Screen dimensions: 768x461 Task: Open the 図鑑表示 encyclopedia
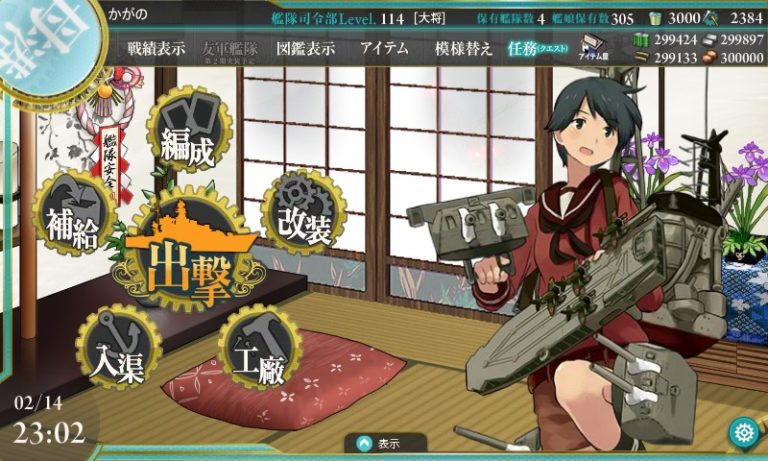(306, 49)
